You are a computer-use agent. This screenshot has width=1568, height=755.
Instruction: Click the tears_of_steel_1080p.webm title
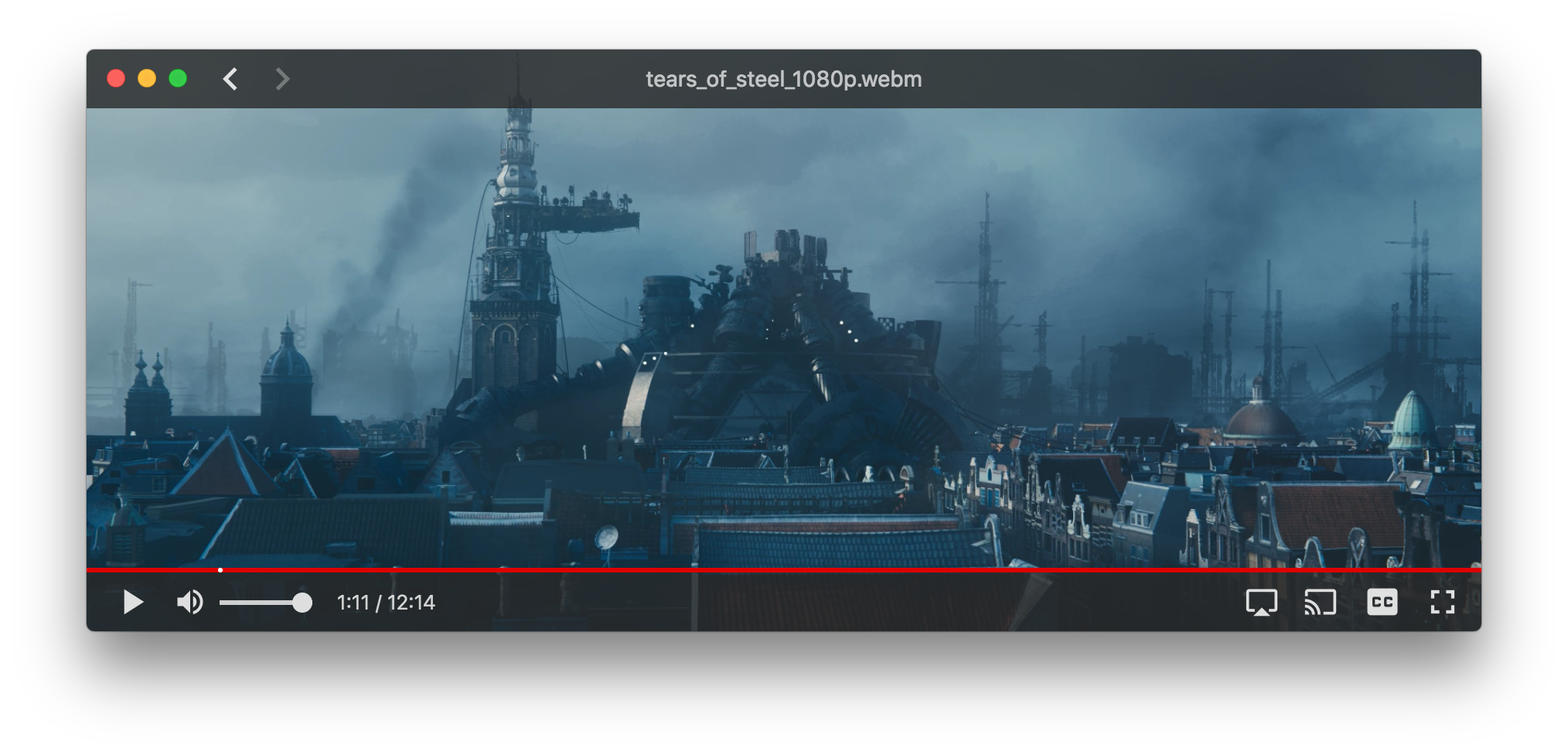pyautogui.click(x=783, y=78)
